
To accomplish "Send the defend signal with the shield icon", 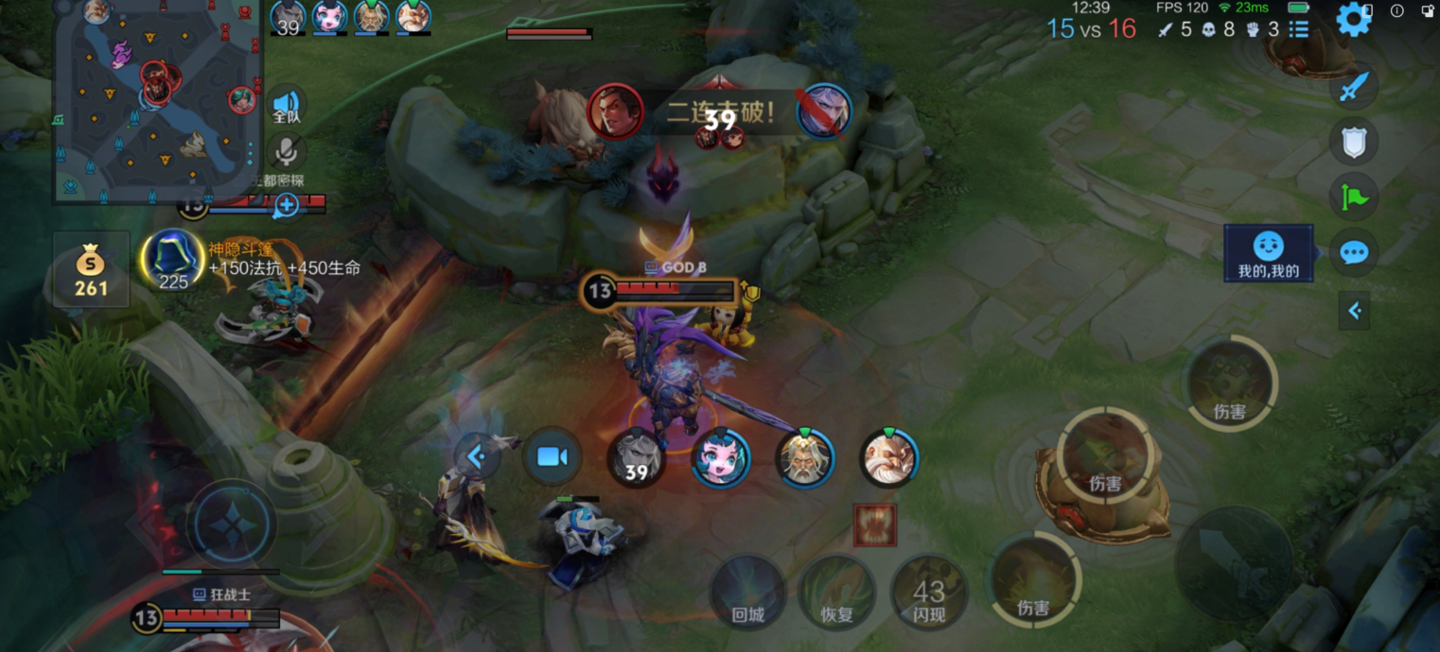I will click(1353, 143).
